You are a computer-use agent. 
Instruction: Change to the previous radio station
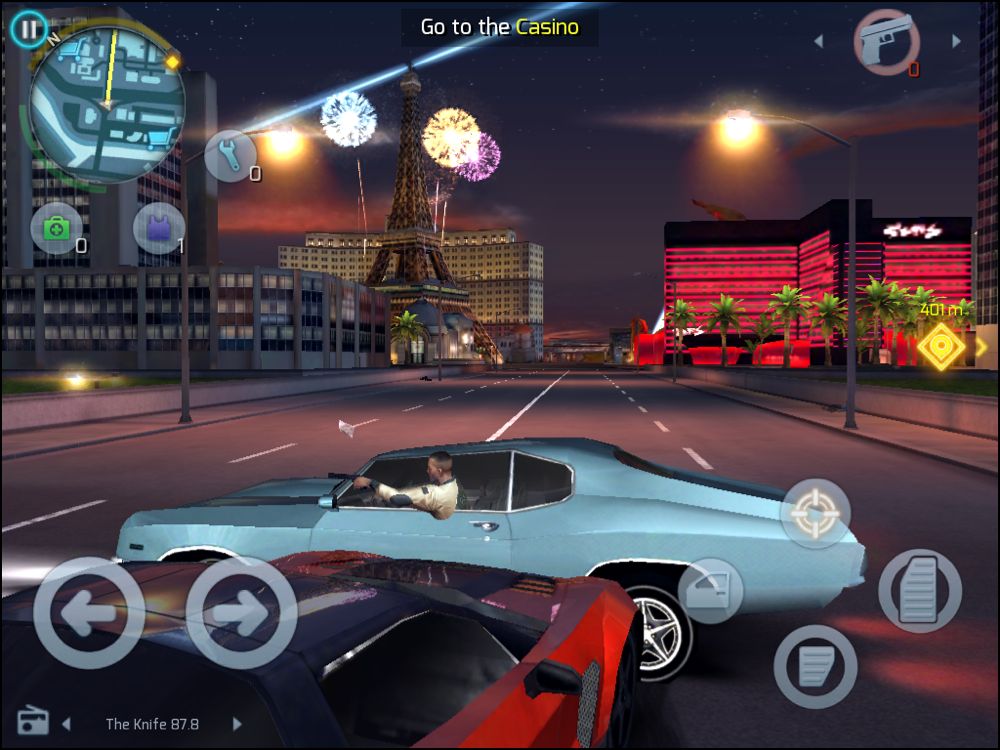(x=67, y=723)
